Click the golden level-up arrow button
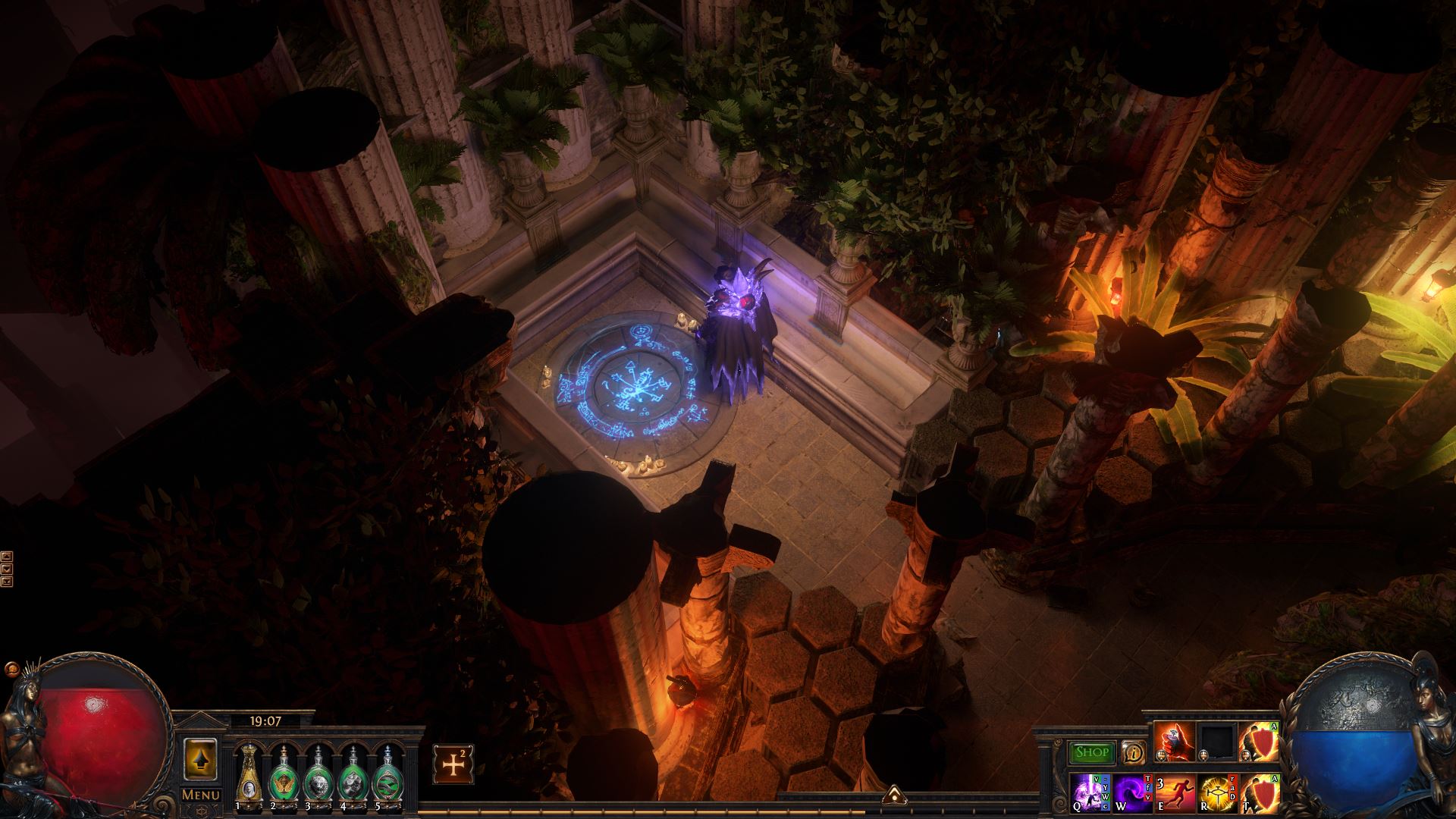Image resolution: width=1456 pixels, height=819 pixels. point(201,759)
